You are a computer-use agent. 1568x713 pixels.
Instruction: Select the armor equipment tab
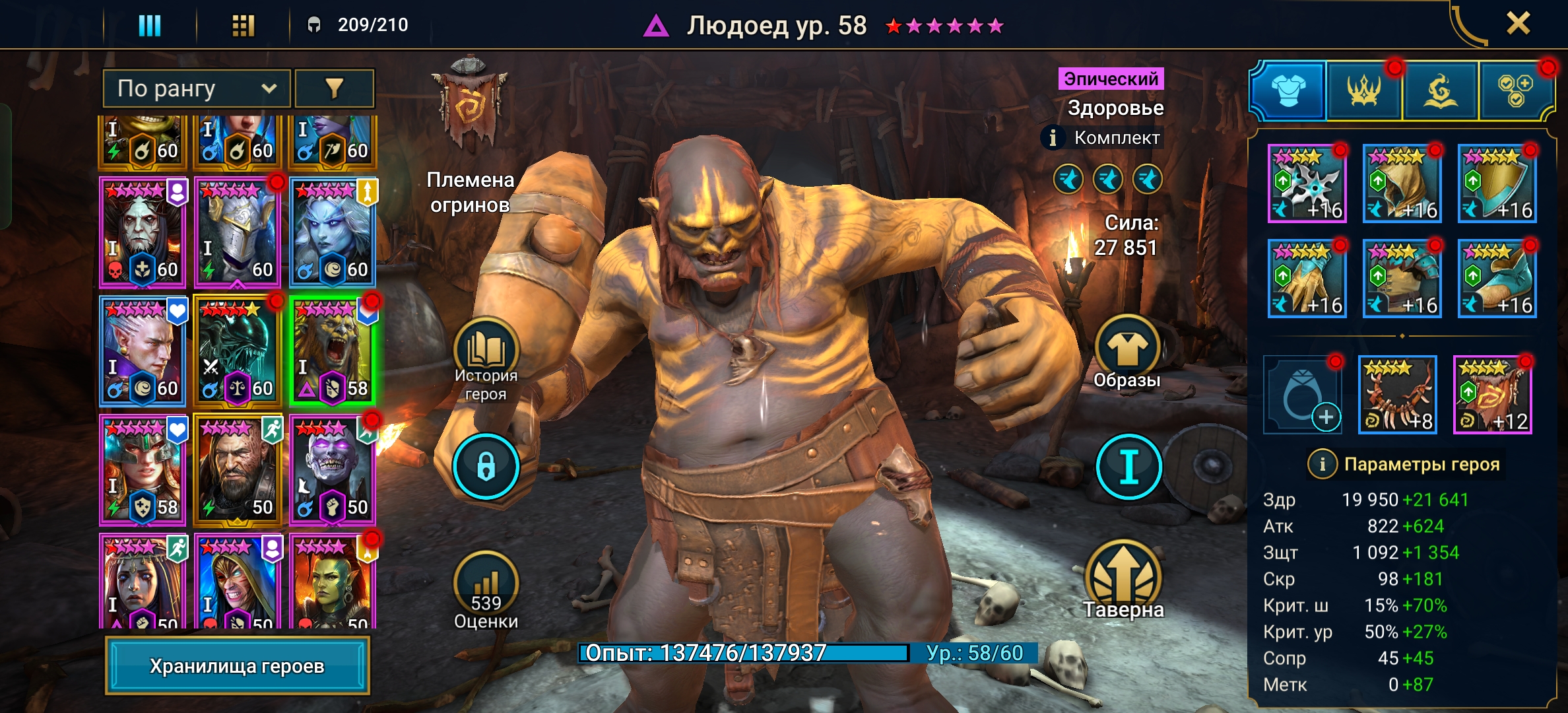click(x=1288, y=90)
